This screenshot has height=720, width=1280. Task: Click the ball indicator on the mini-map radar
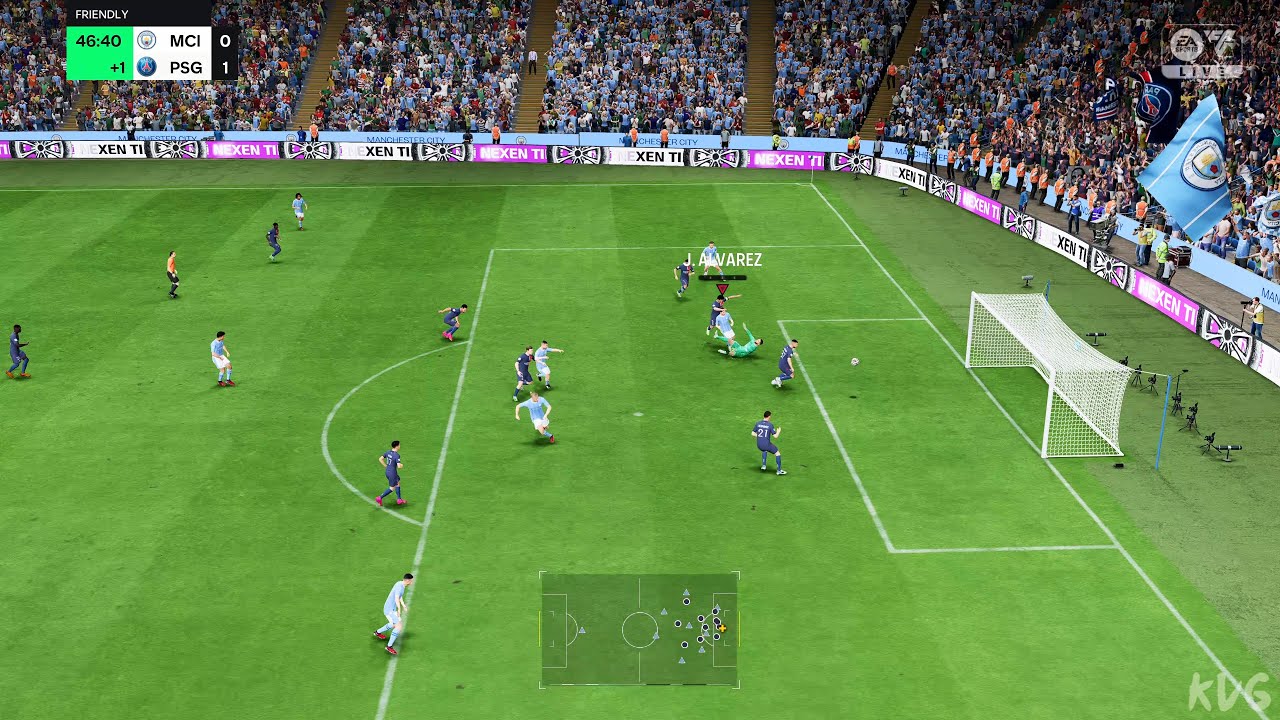(x=722, y=628)
